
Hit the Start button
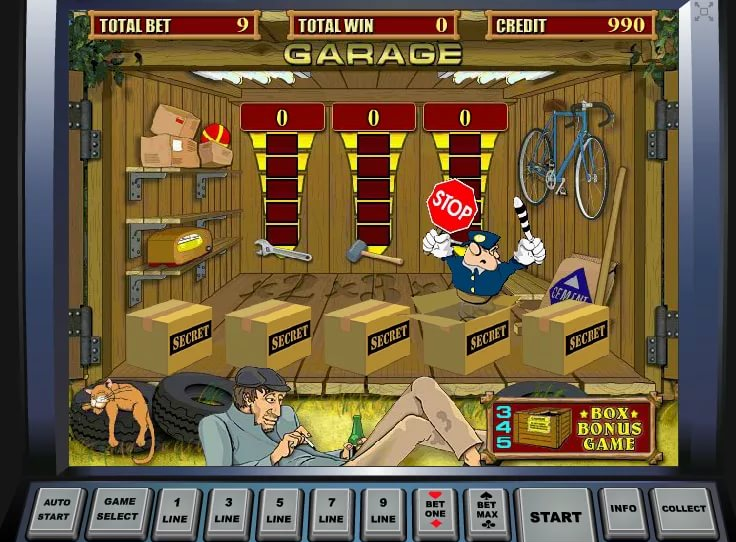tap(555, 515)
